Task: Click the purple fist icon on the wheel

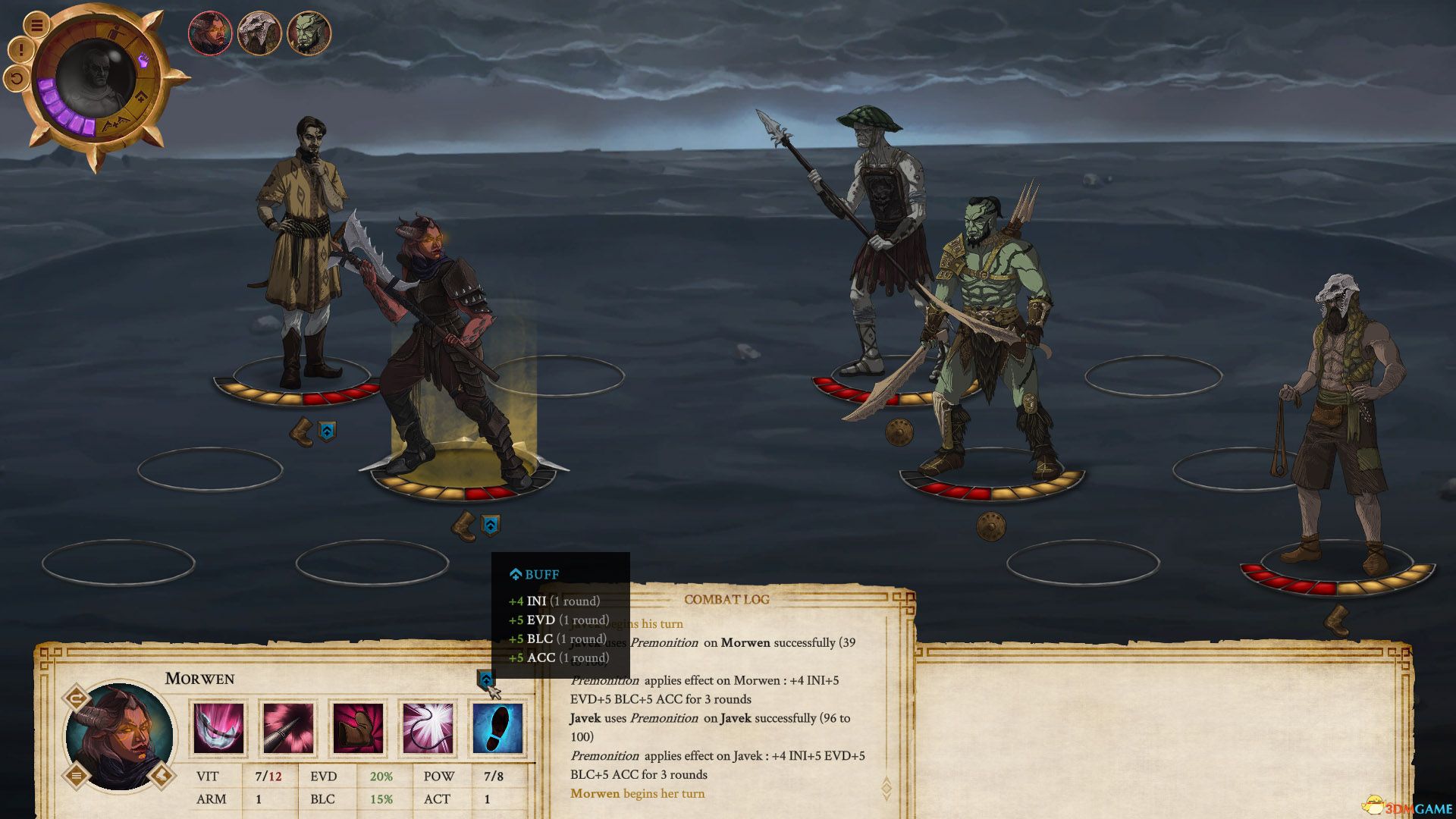Action: [x=143, y=60]
